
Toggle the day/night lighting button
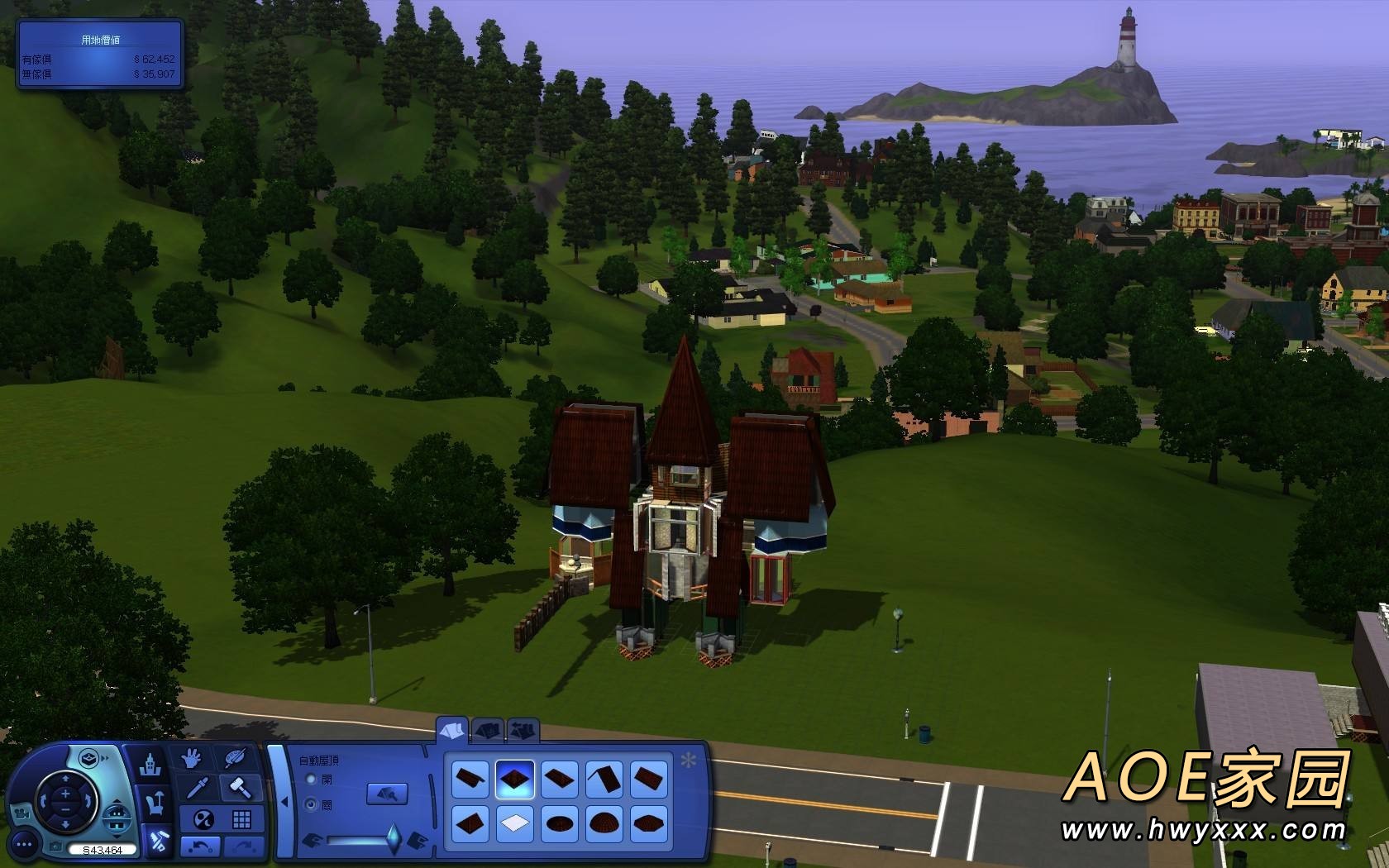pos(203,819)
